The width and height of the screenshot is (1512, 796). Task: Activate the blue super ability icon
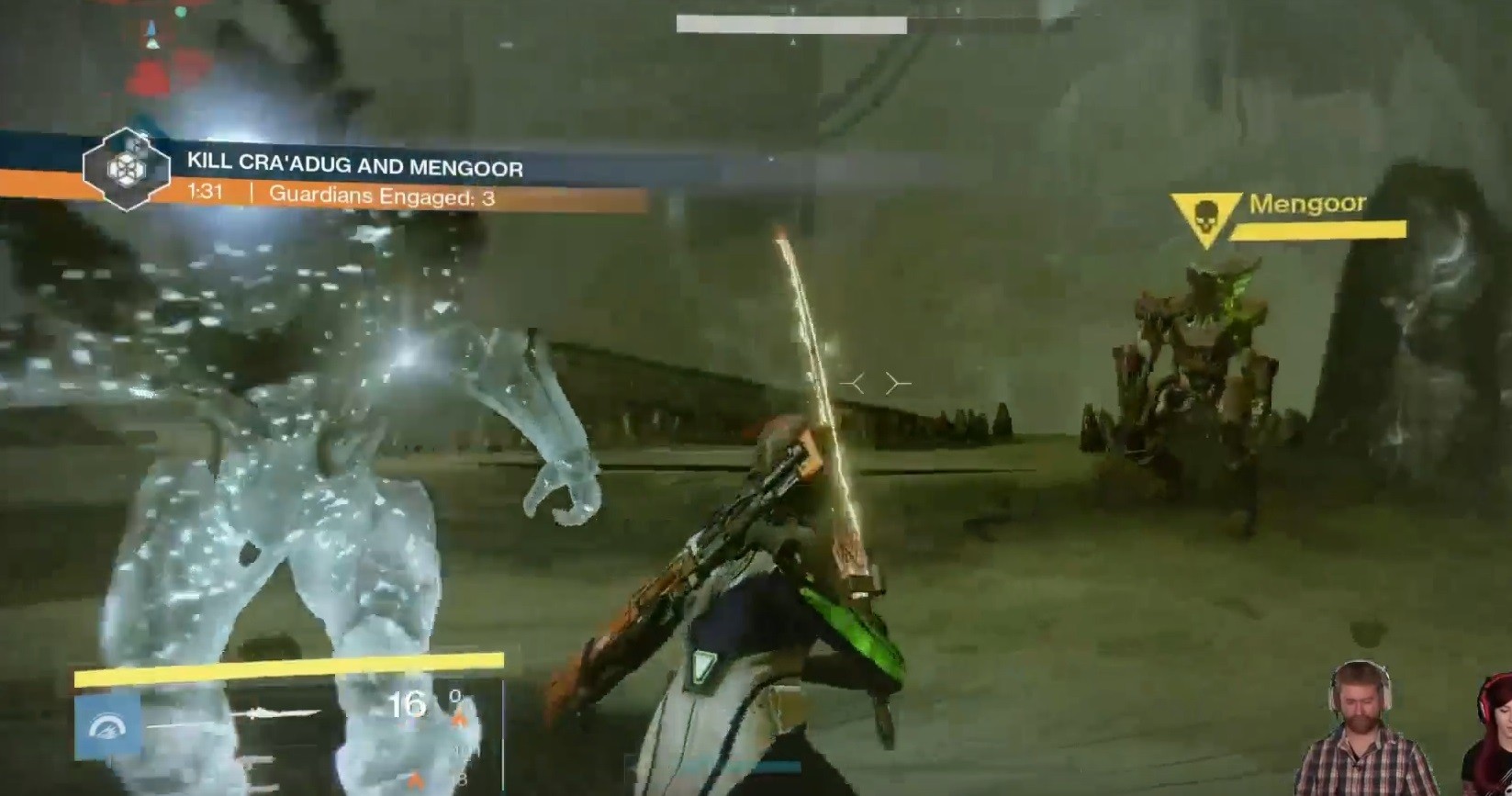107,726
